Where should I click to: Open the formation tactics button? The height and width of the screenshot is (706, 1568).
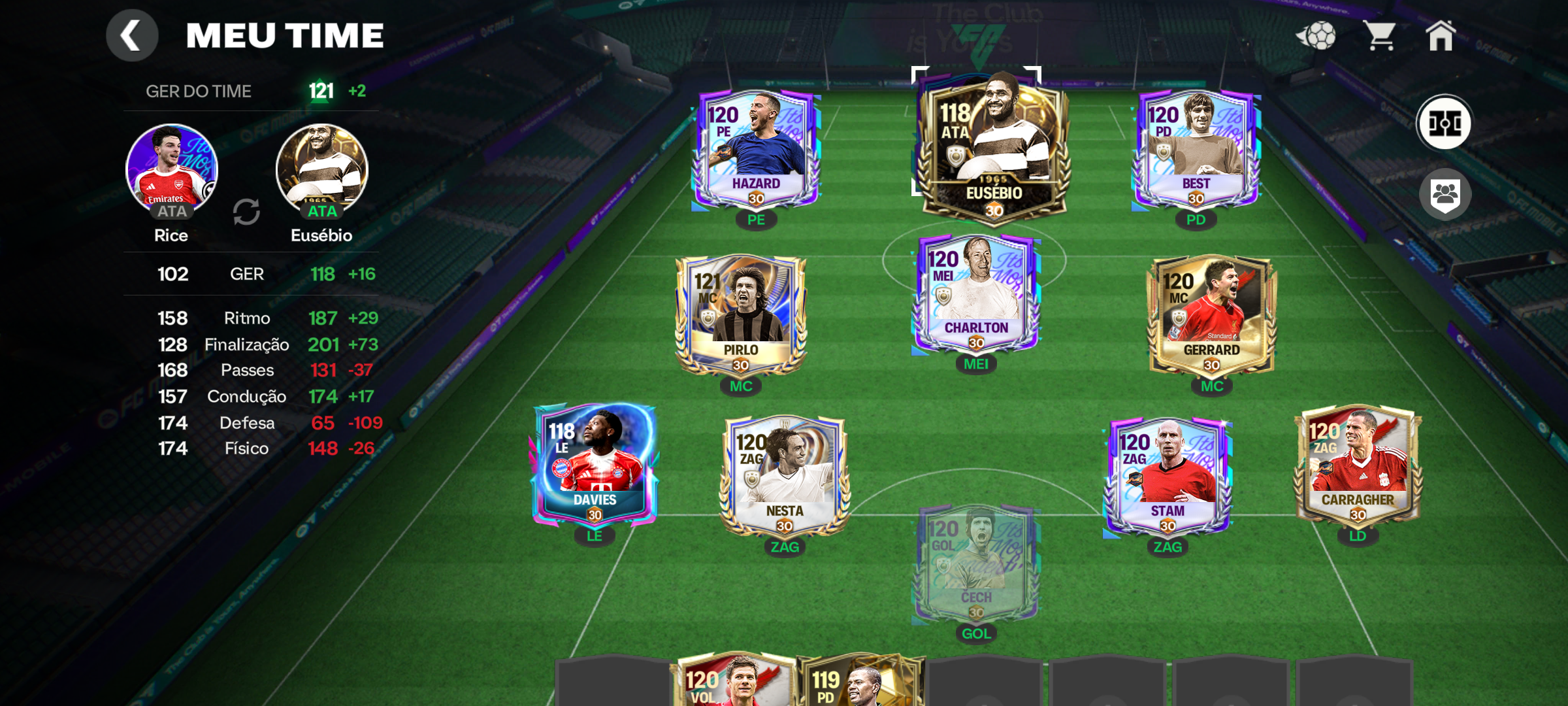(x=1444, y=123)
